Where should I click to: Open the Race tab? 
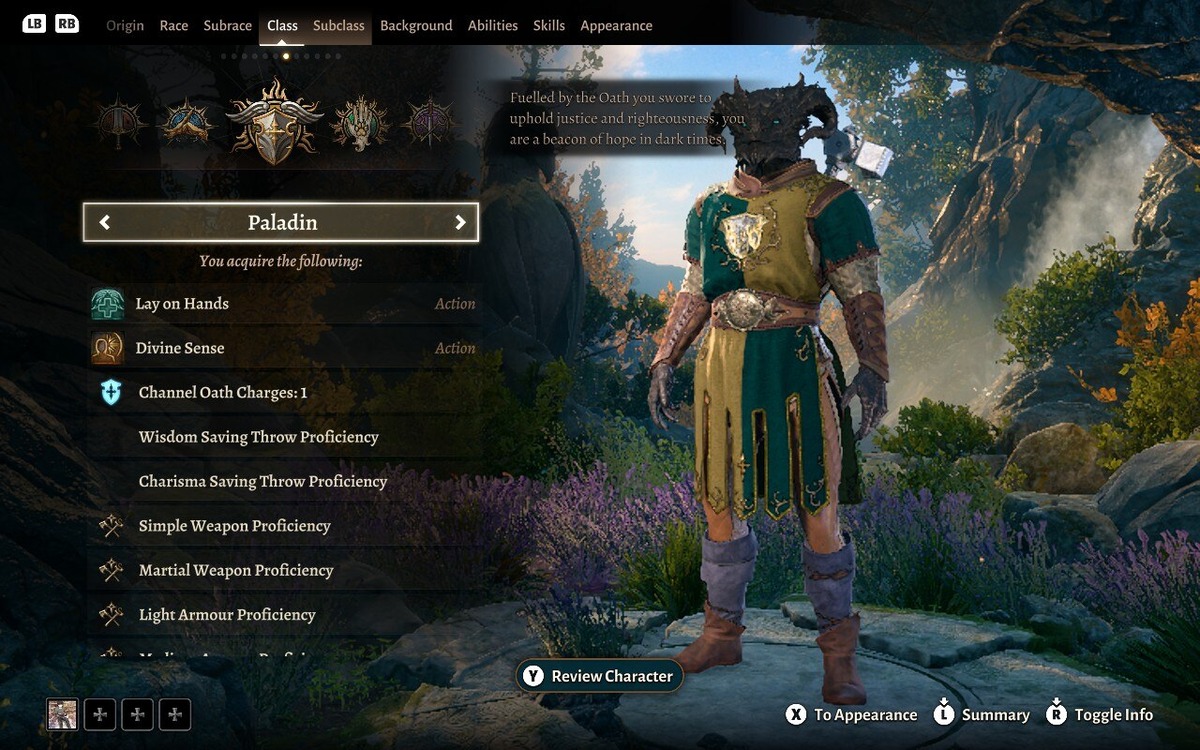[x=174, y=26]
